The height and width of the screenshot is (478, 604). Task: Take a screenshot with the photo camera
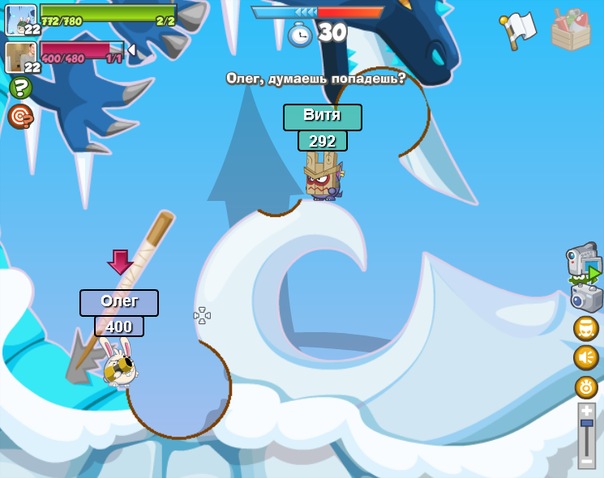[x=585, y=298]
